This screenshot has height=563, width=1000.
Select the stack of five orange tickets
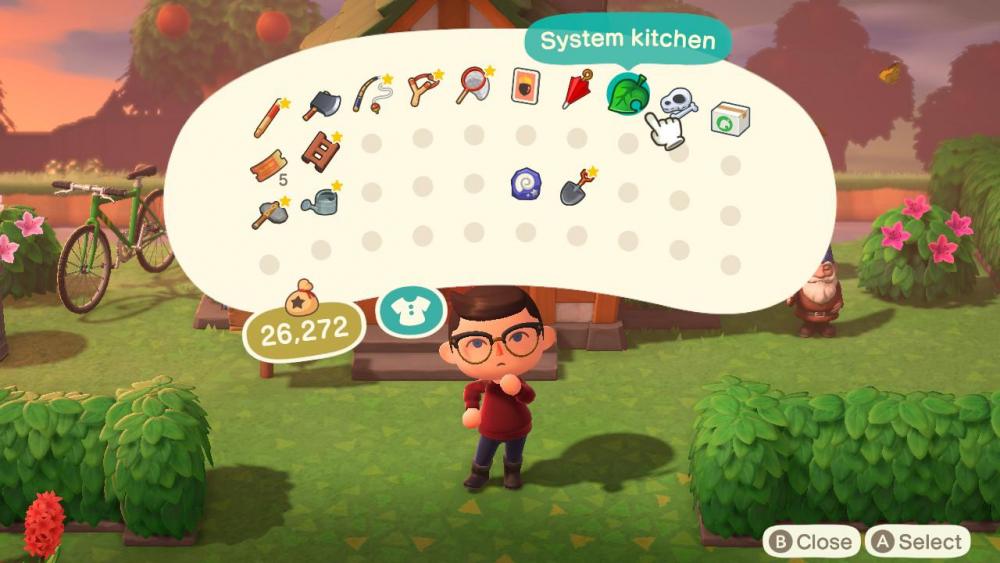(x=269, y=166)
